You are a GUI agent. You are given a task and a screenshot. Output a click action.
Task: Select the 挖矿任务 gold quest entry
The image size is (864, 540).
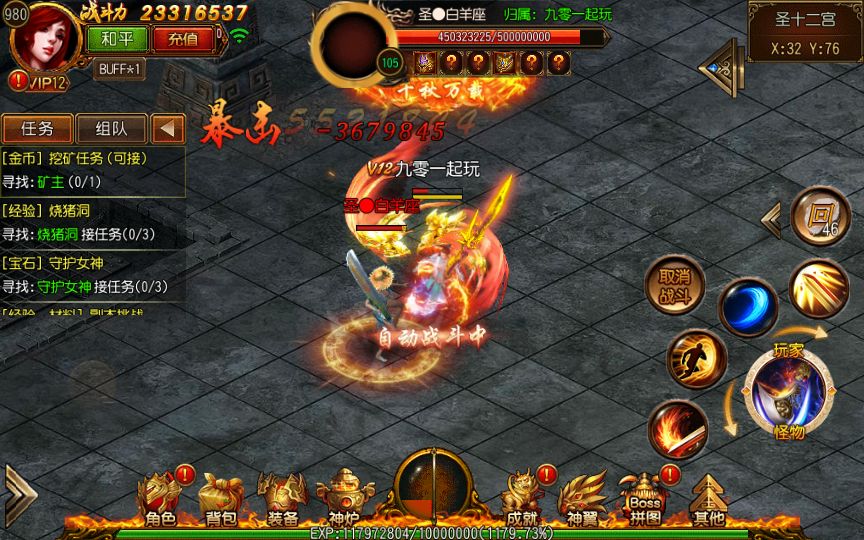(92, 171)
